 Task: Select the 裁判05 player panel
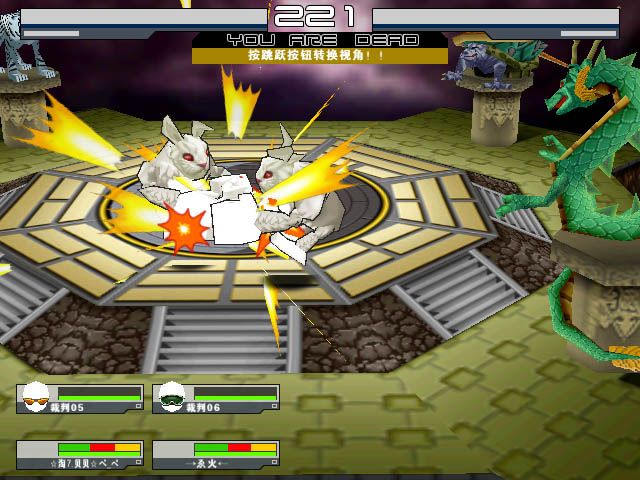click(79, 398)
